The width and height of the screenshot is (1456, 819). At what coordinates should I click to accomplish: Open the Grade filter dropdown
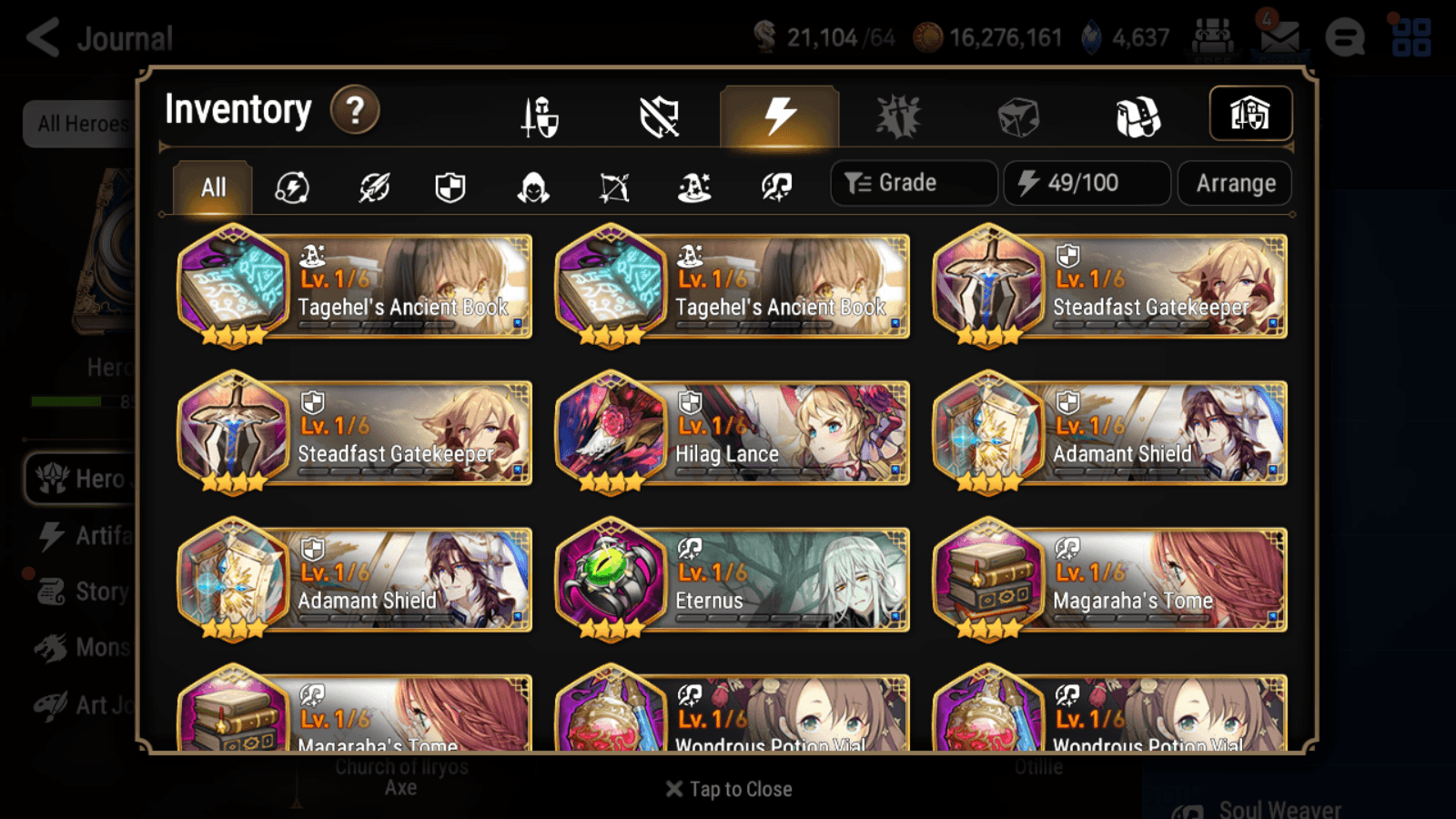(x=913, y=182)
